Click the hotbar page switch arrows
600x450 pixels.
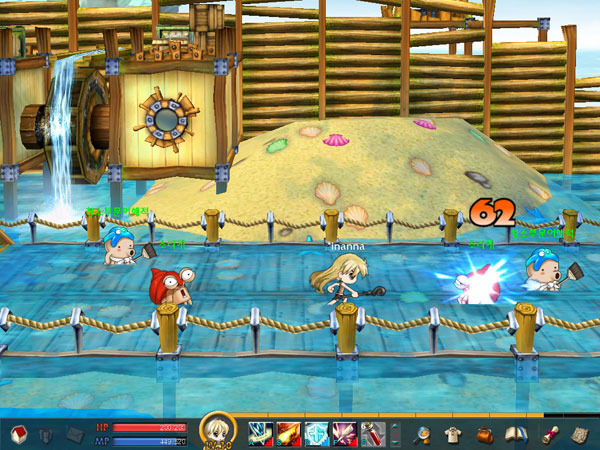coord(395,433)
